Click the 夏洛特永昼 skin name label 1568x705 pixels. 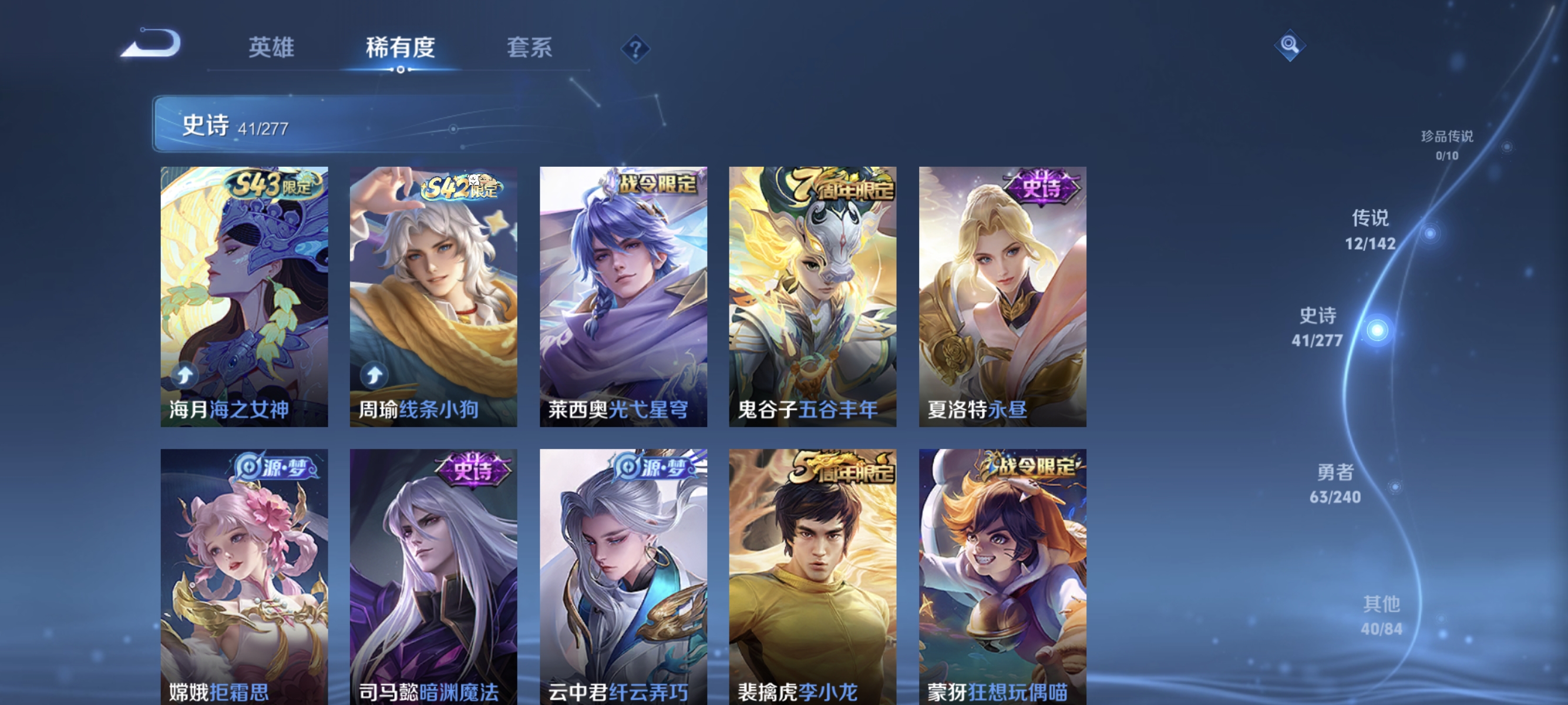pos(978,410)
